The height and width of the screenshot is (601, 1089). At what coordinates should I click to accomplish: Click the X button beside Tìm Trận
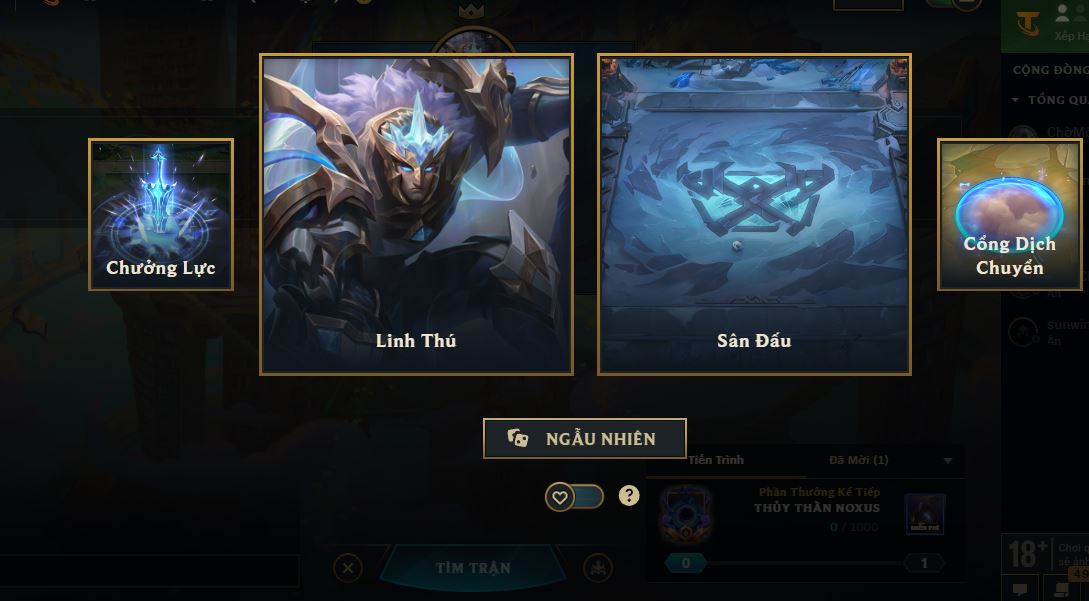(347, 568)
